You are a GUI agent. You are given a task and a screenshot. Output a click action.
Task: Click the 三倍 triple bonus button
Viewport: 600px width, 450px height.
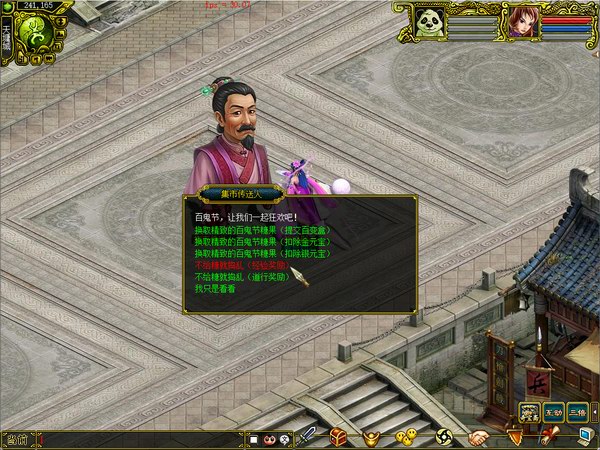click(x=578, y=412)
